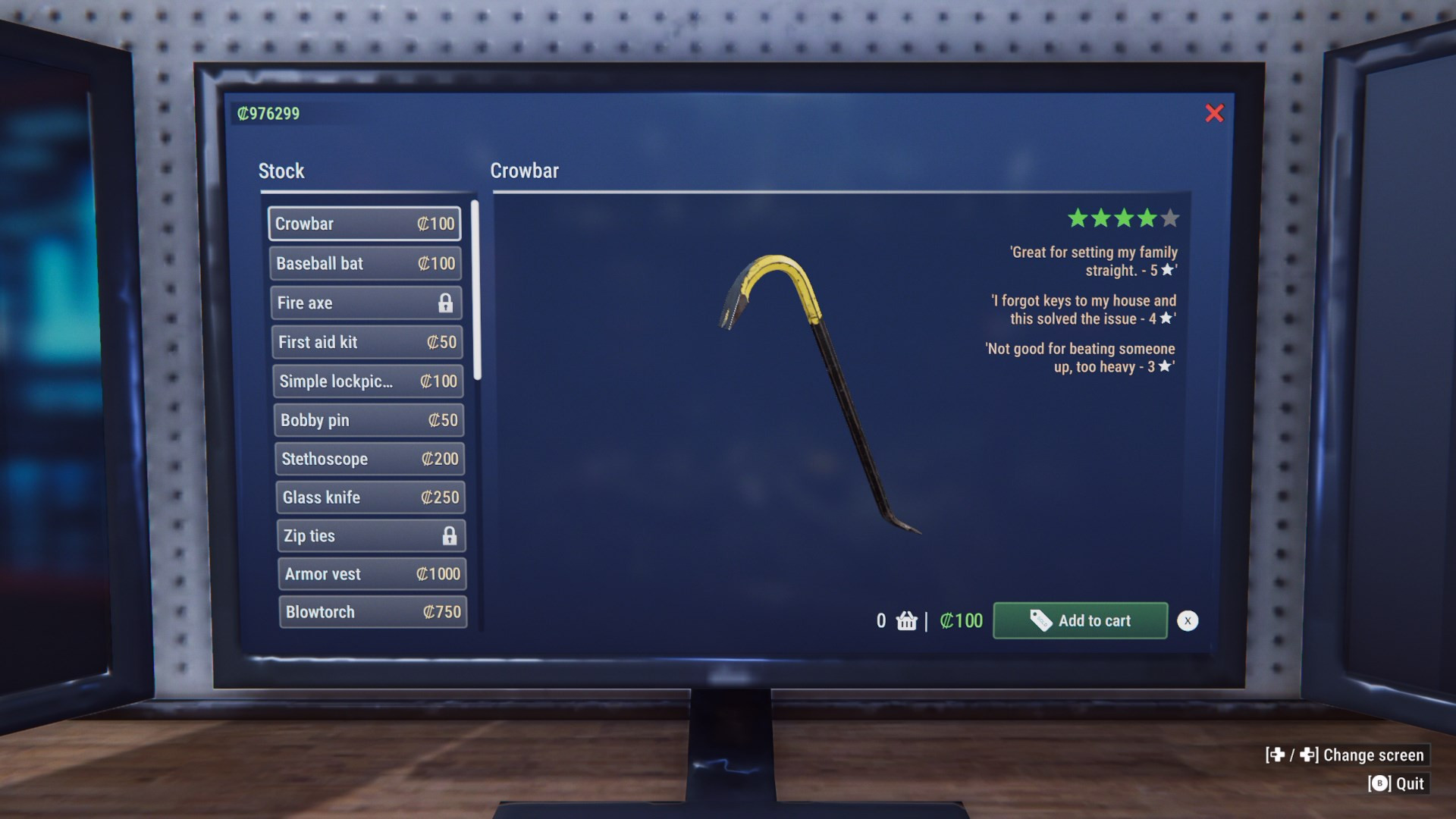The height and width of the screenshot is (819, 1456).
Task: Choose the Blowtorch from the list
Action: point(372,612)
